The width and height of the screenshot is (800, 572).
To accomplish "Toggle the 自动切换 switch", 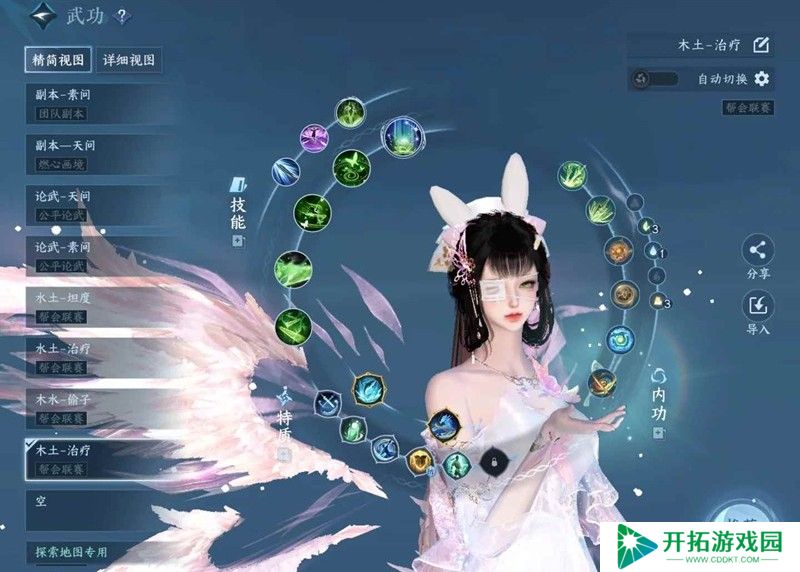I will [656, 79].
